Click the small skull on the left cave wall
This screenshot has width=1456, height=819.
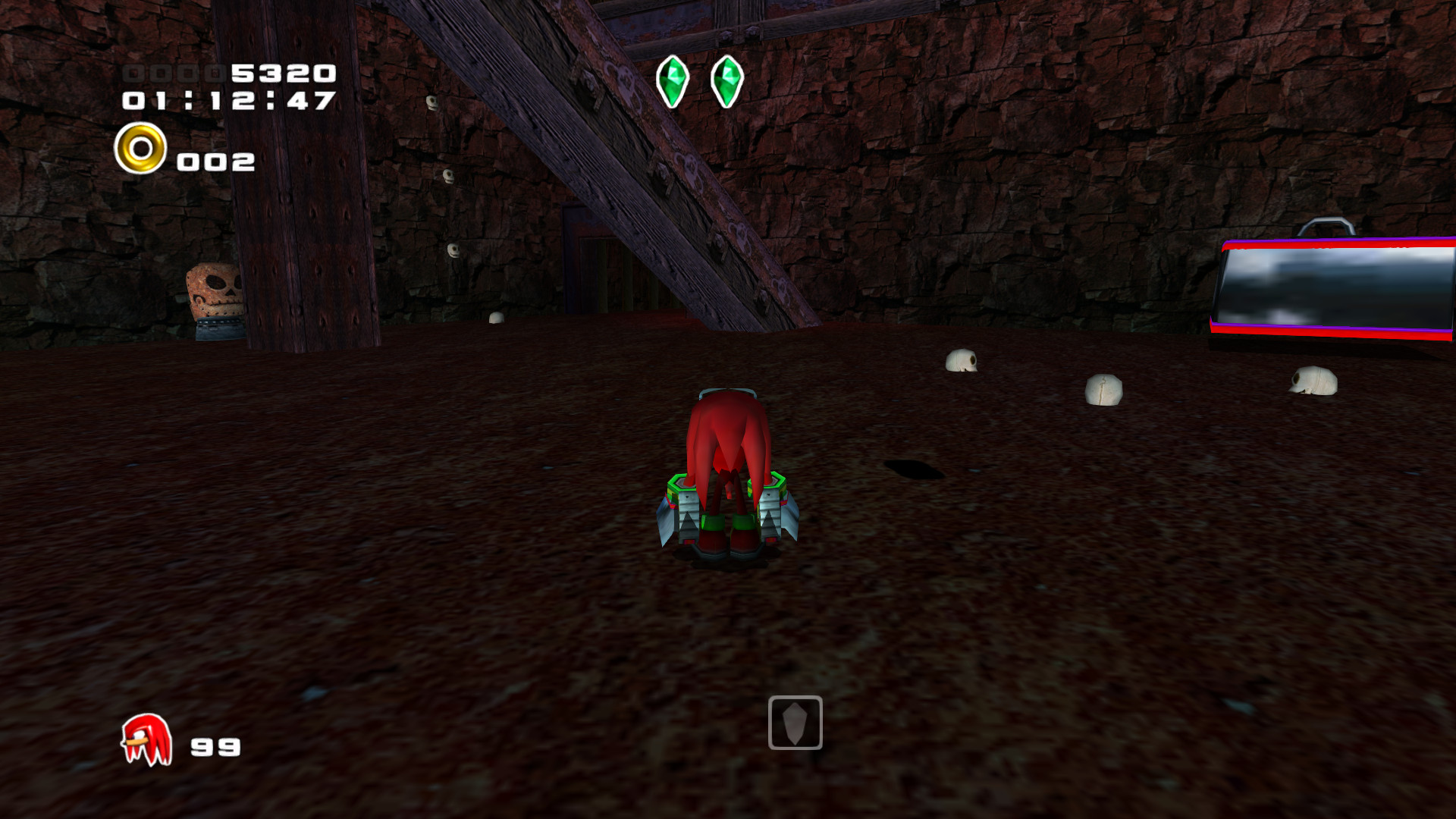coord(449,176)
